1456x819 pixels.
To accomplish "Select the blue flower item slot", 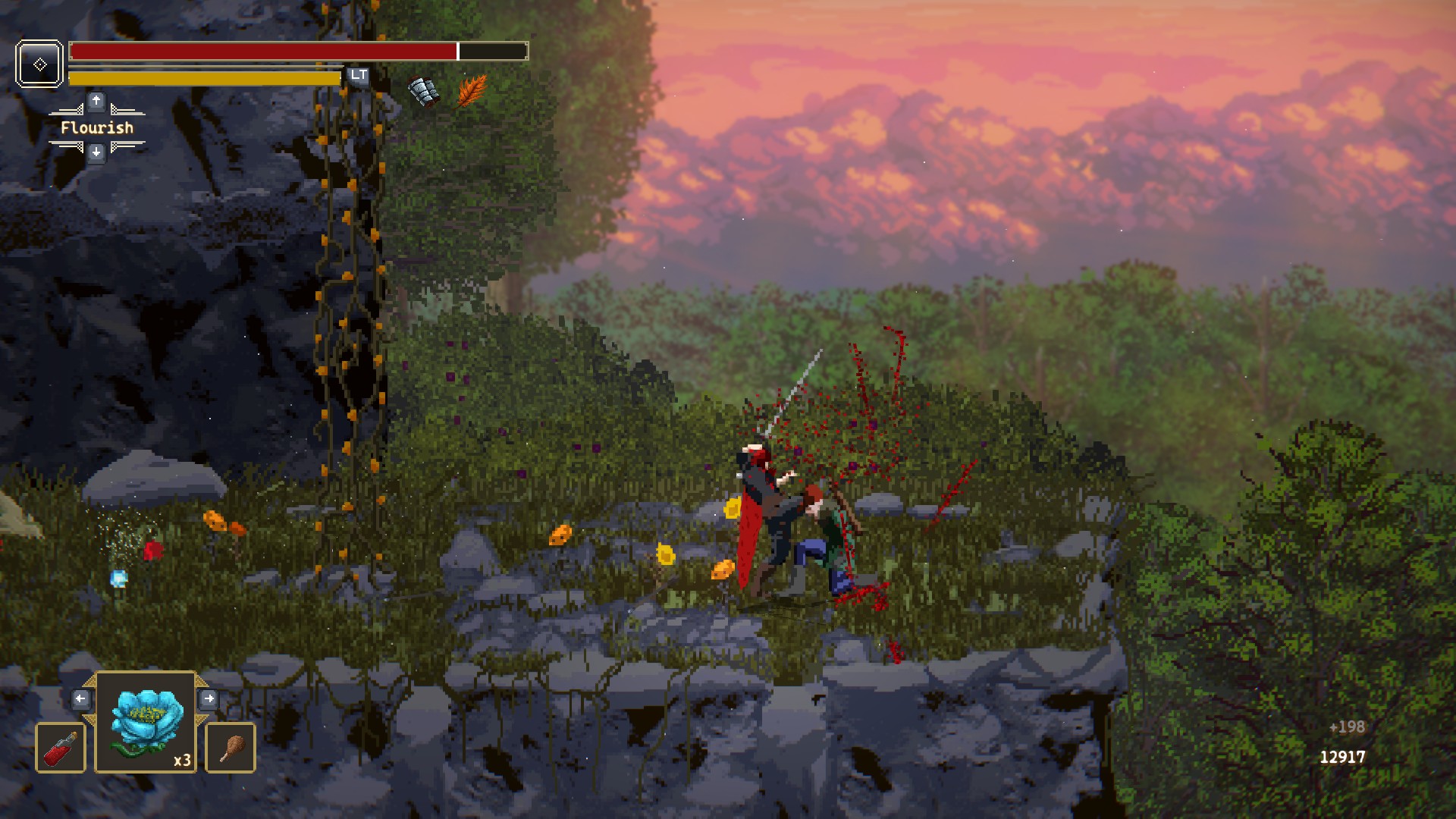I will [x=146, y=723].
